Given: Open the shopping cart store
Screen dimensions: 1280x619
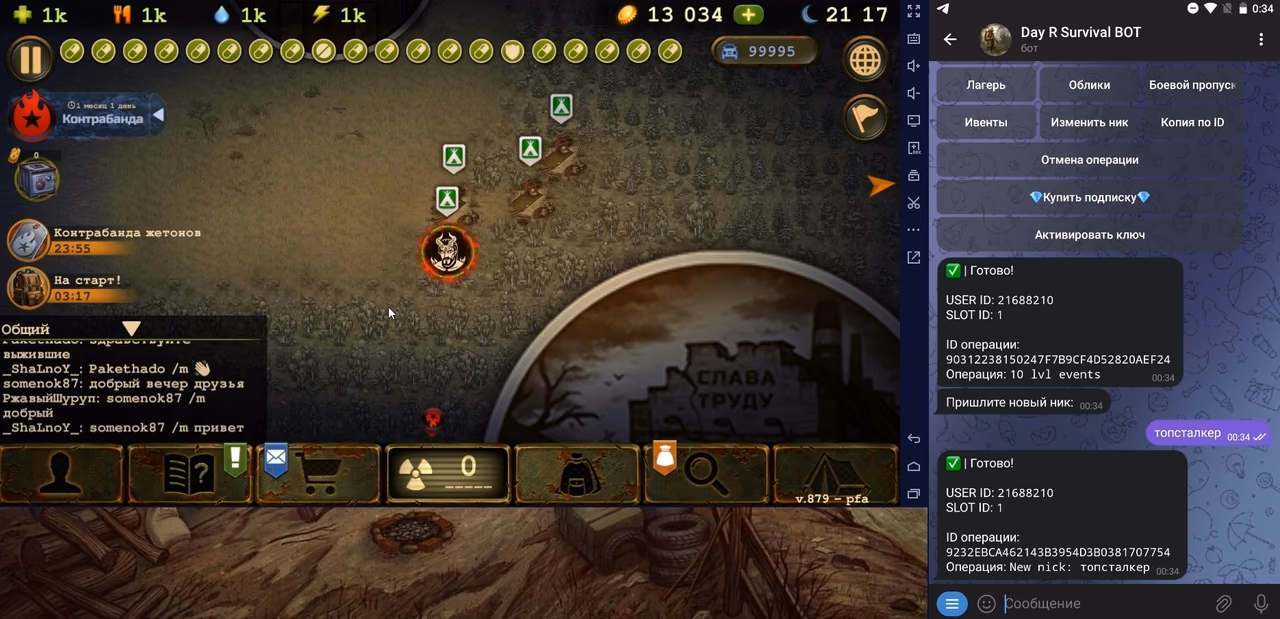Looking at the screenshot, I should 320,474.
